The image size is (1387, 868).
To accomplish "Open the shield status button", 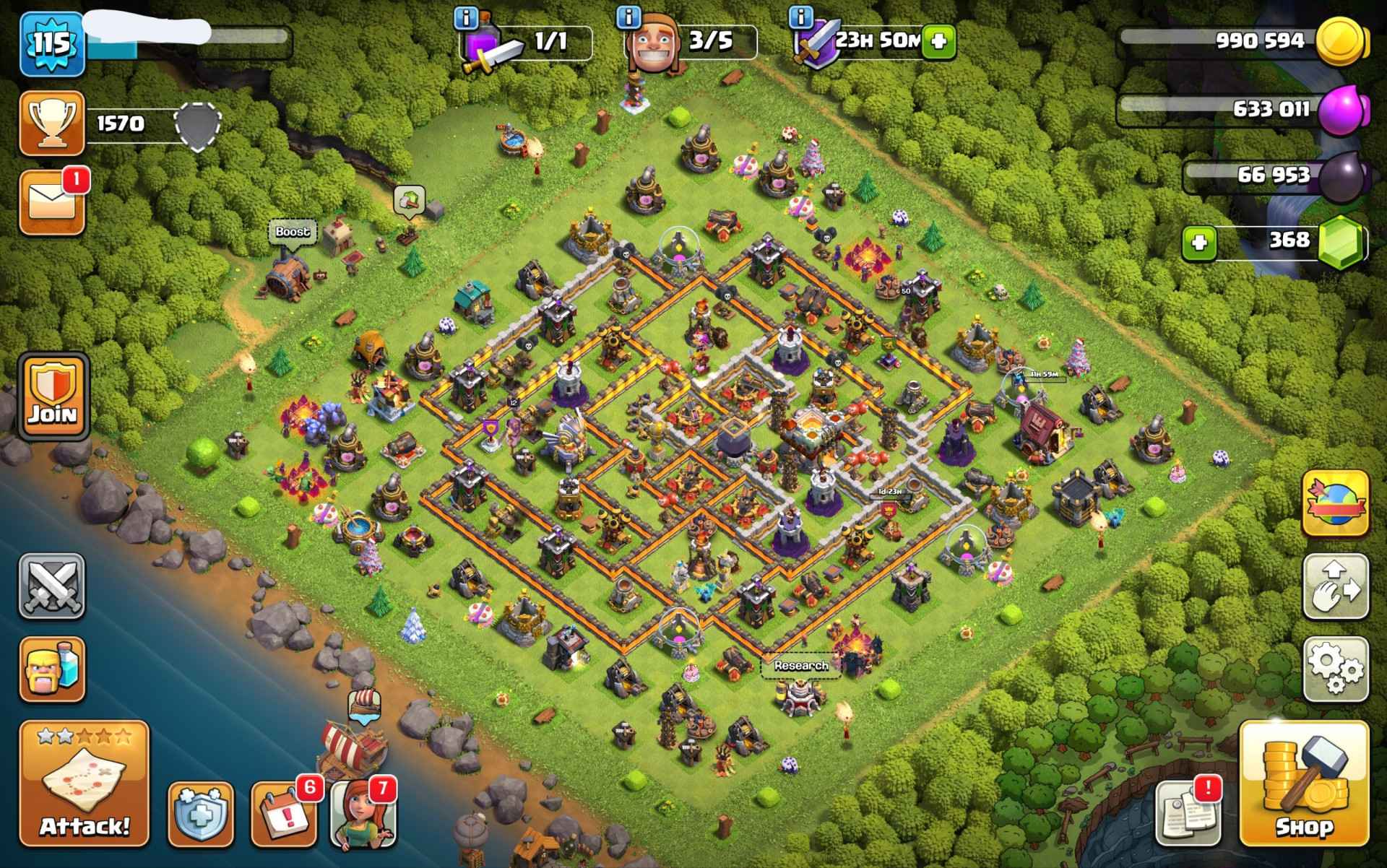I will click(201, 814).
